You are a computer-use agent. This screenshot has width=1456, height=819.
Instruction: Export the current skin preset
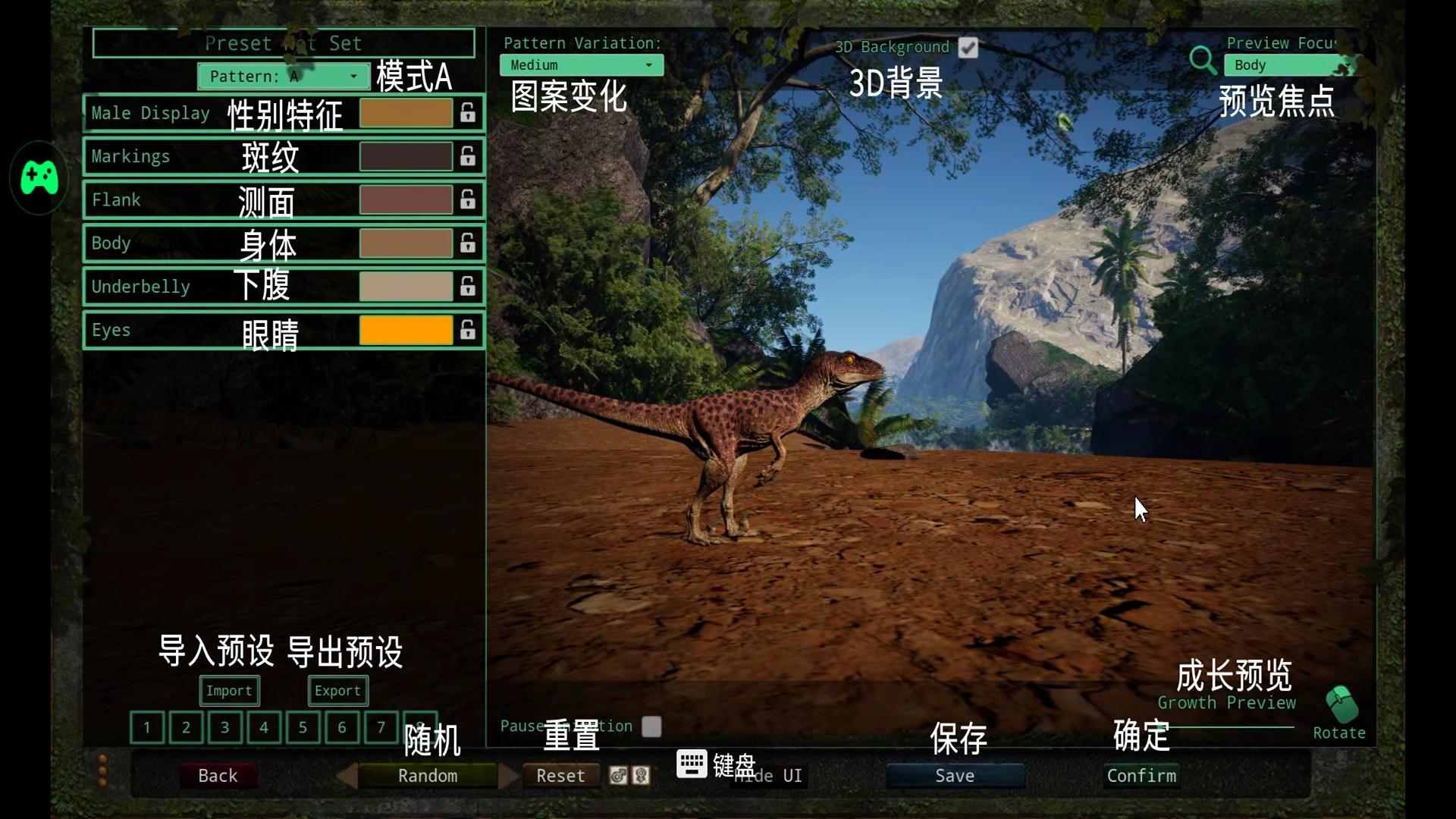pyautogui.click(x=337, y=691)
